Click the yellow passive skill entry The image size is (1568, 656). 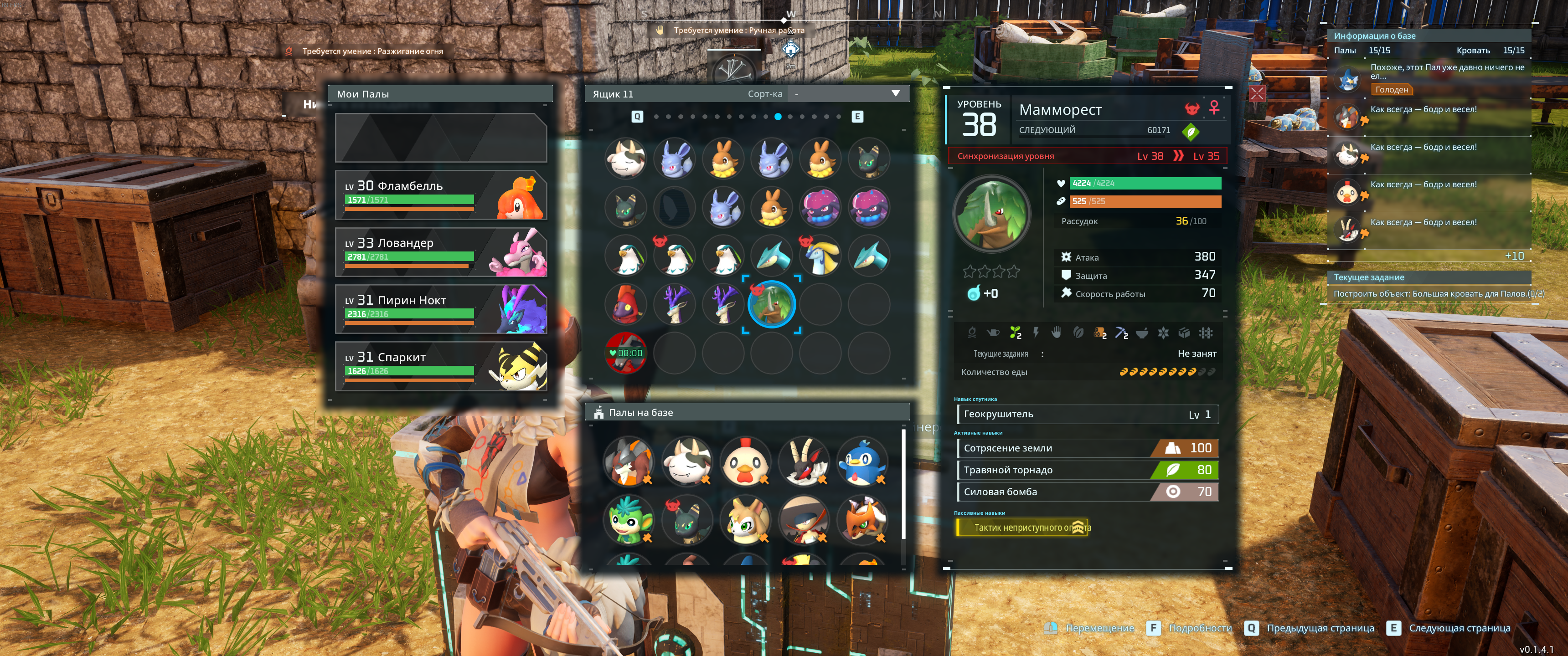click(1022, 528)
